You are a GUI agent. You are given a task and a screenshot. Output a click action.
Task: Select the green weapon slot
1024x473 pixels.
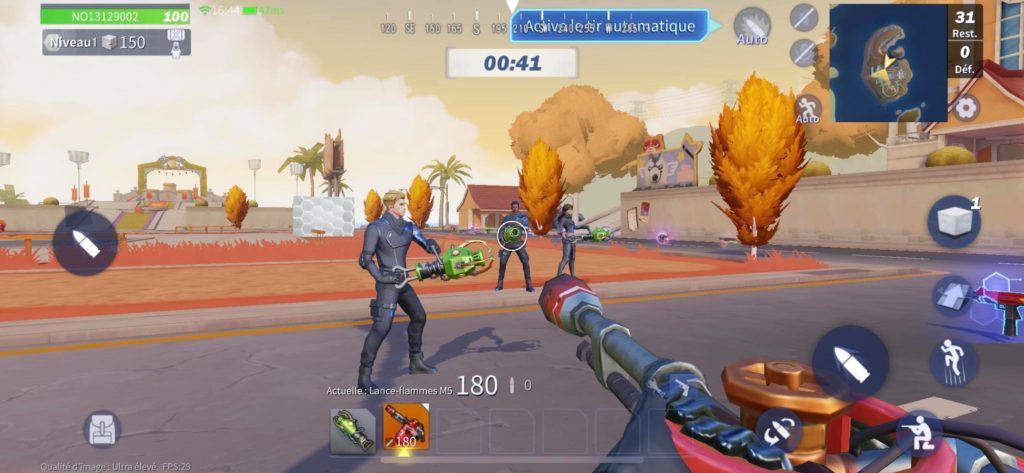point(352,427)
